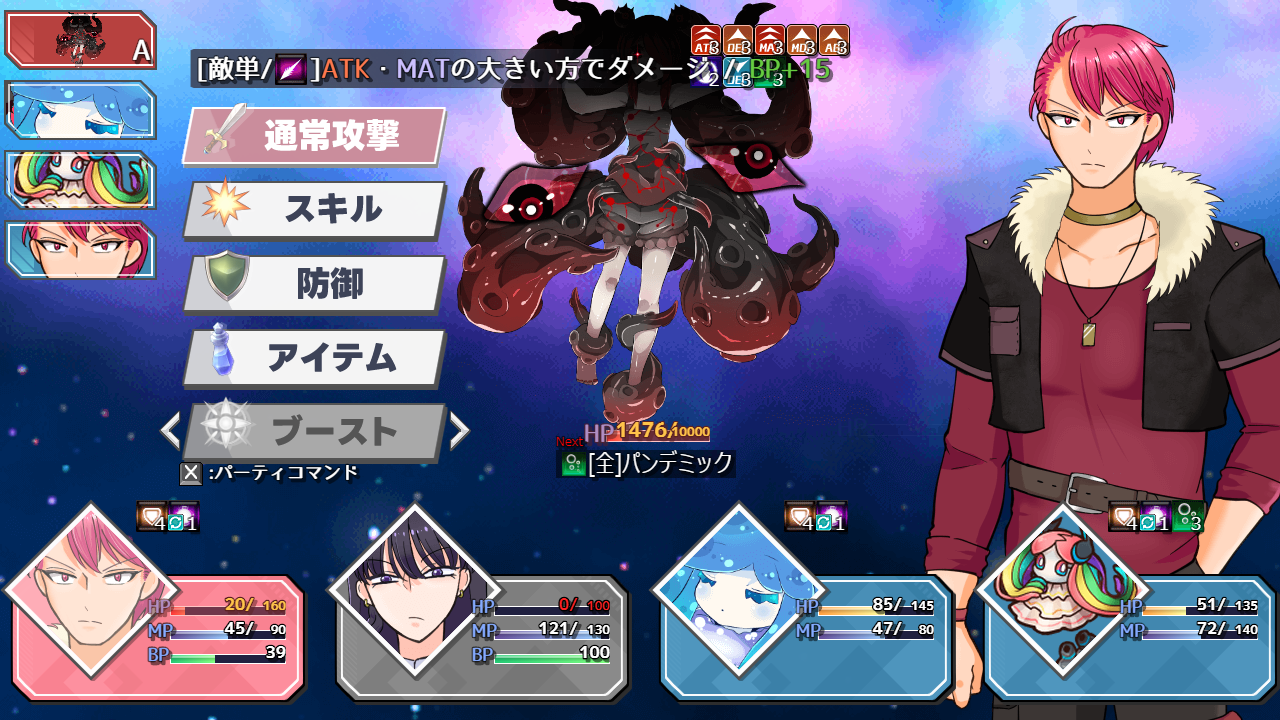This screenshot has height=720, width=1280.
Task: Activate the ブースト boost command
Action: pos(315,432)
